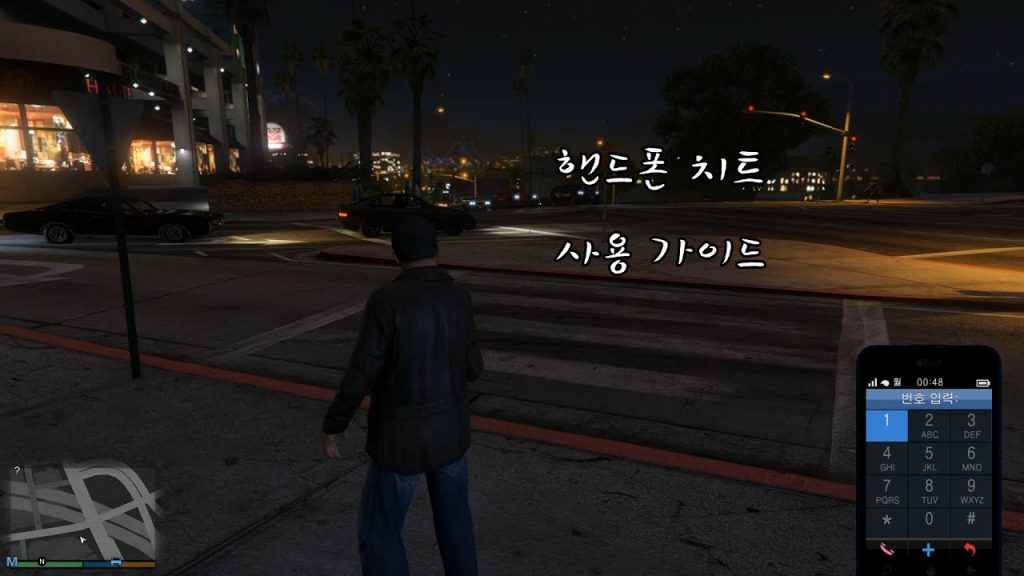This screenshot has height=576, width=1024.
Task: Enter 4 GHI on the phone
Action: coord(886,458)
